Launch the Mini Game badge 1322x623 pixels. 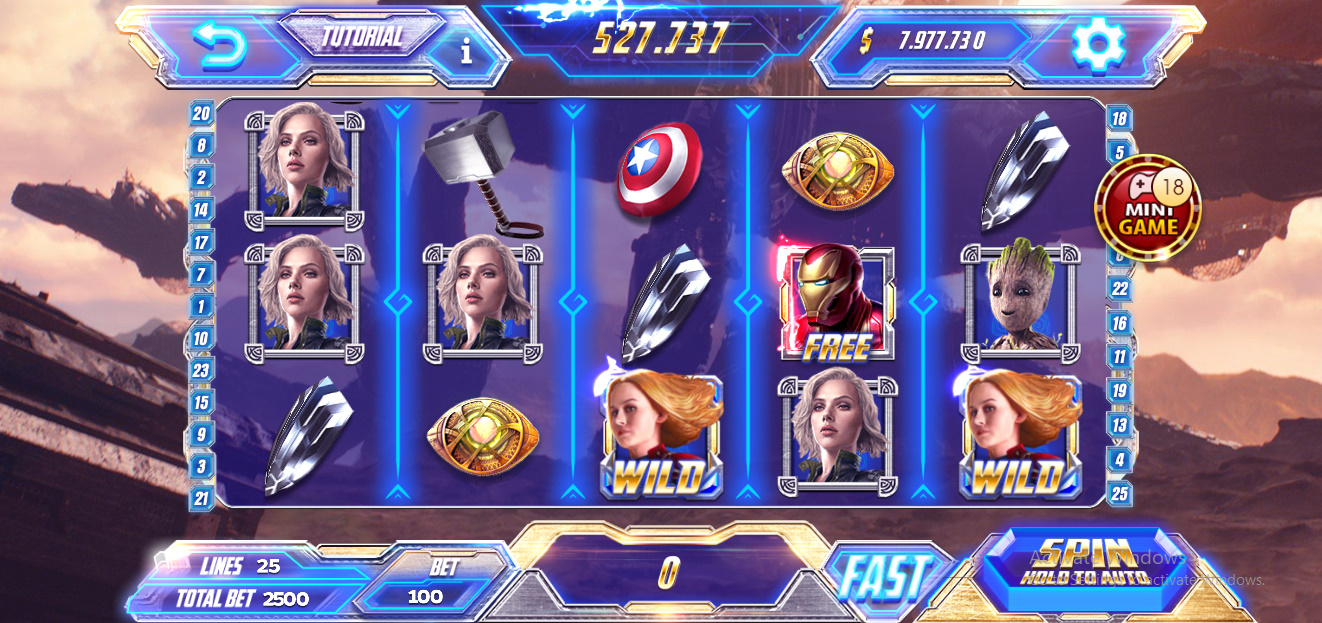tap(1146, 208)
